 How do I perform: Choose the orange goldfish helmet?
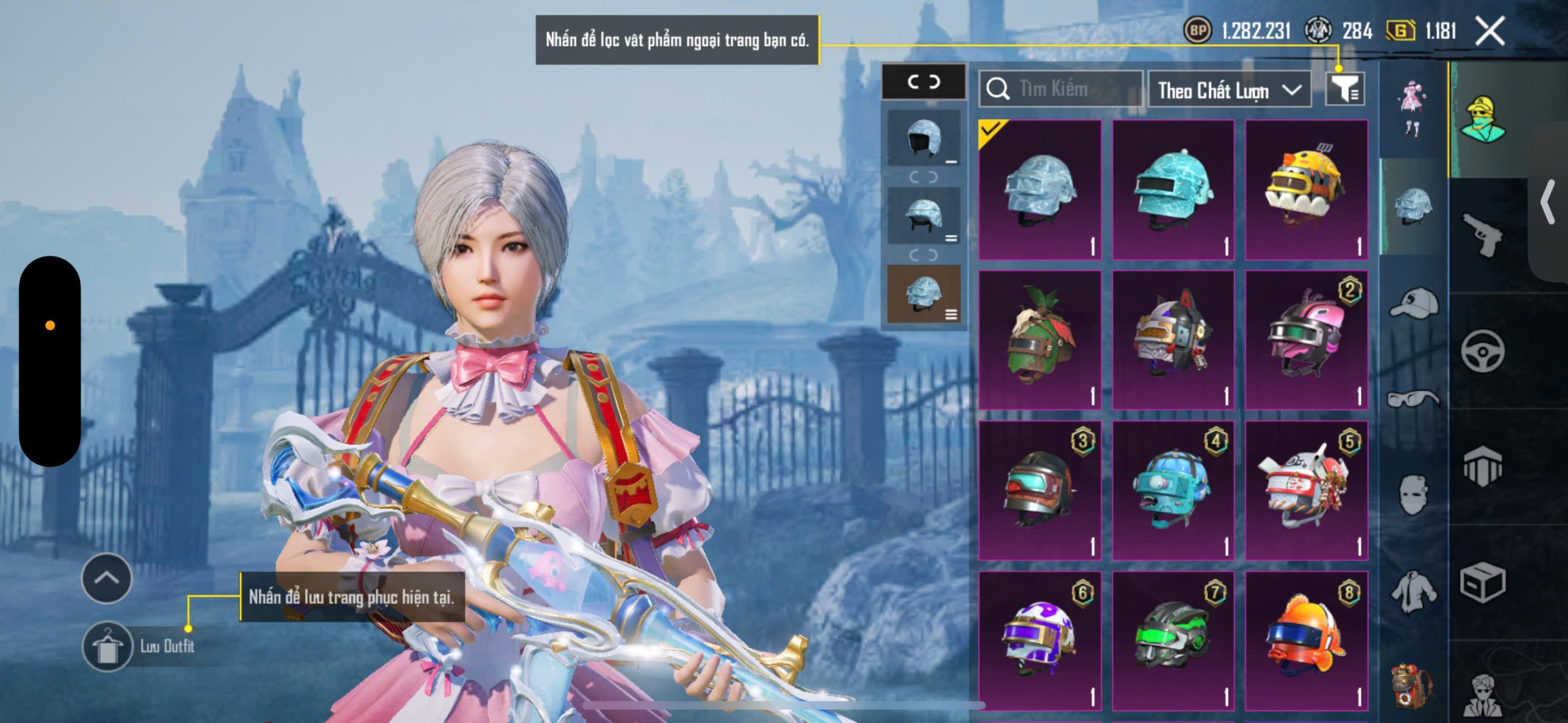[1306, 640]
